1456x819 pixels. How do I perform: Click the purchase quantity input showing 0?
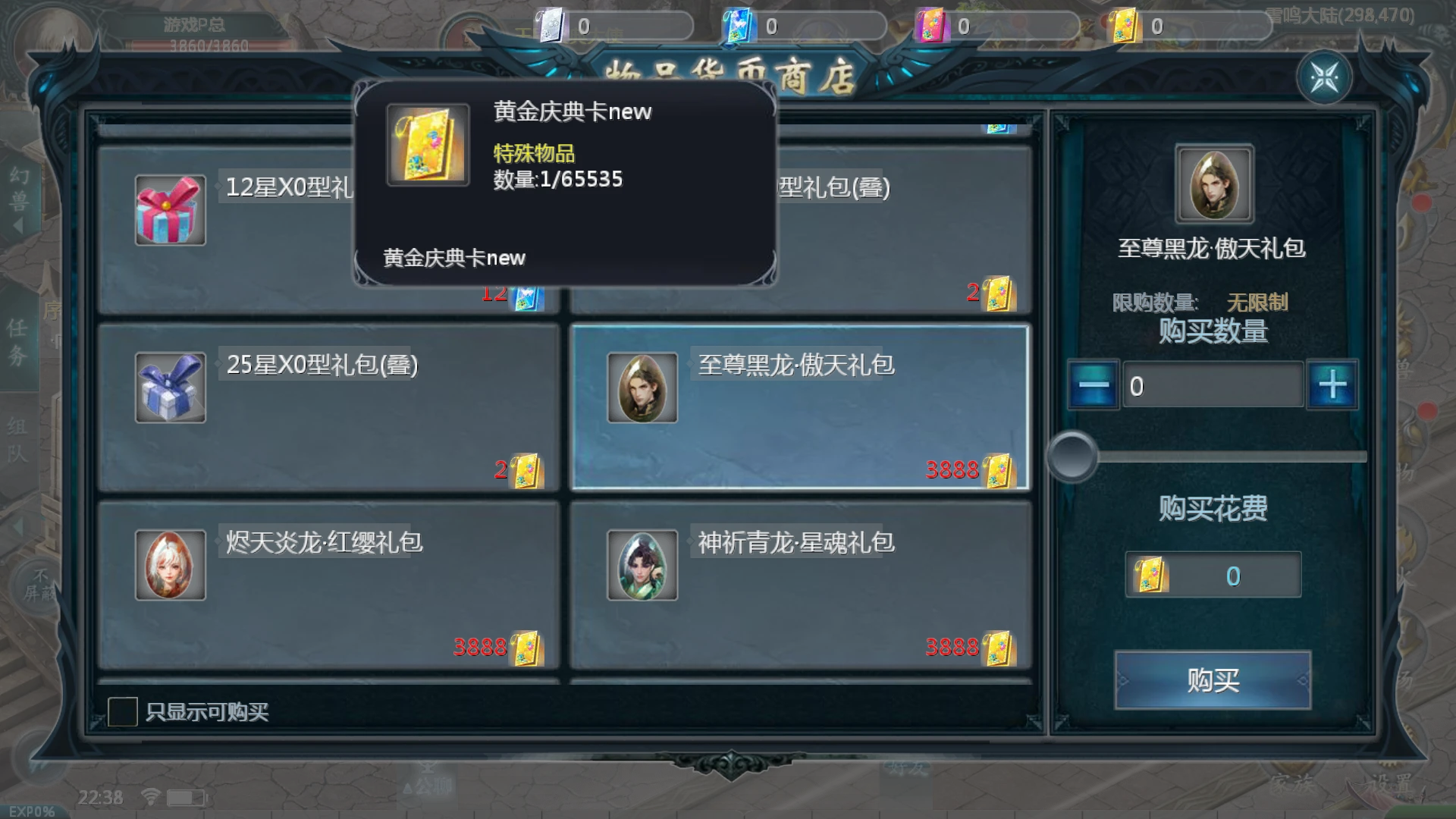[1212, 384]
